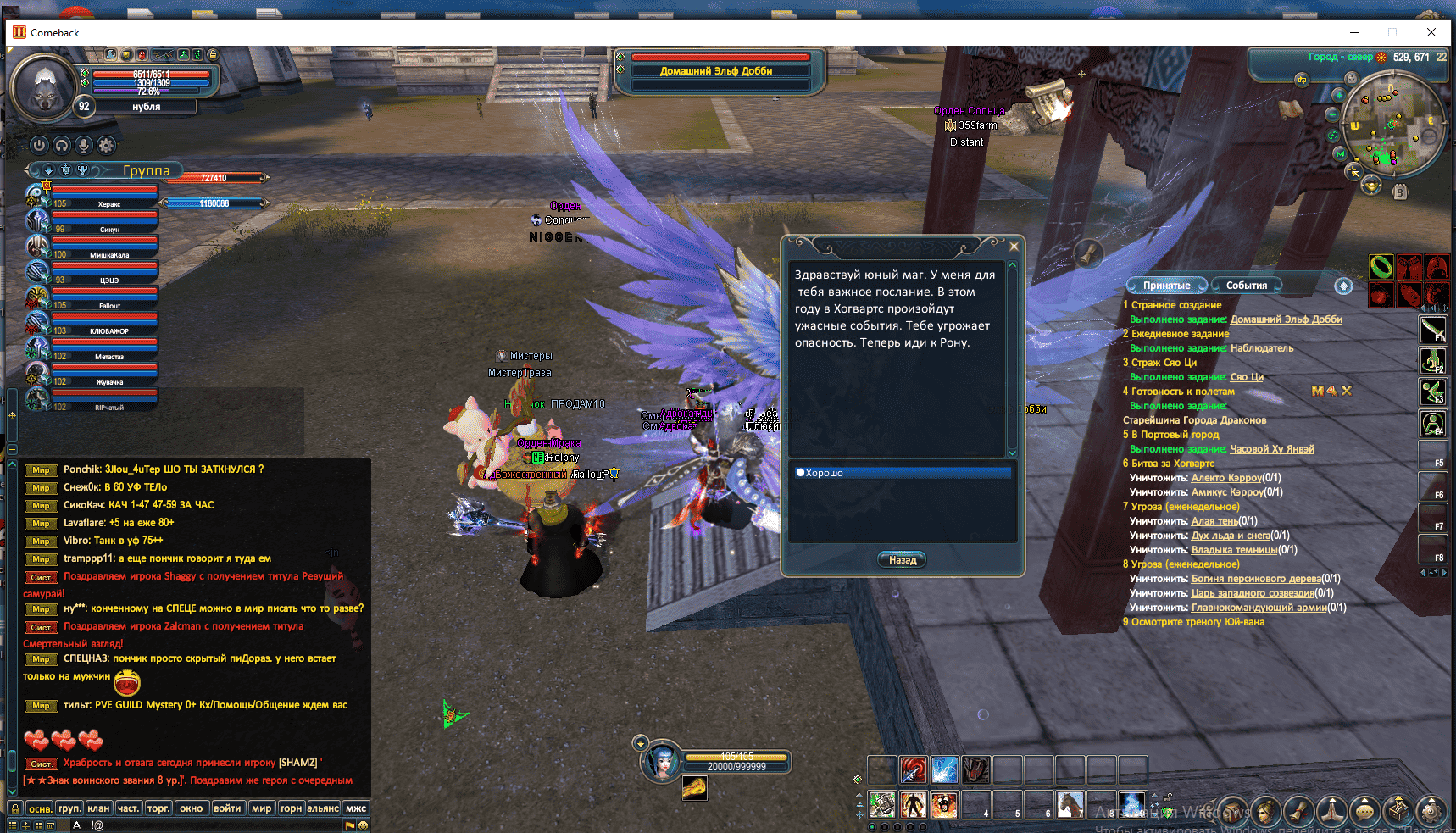Viewport: 1456px width, 833px height.
Task: Click the circular minimap
Action: tap(1392, 125)
